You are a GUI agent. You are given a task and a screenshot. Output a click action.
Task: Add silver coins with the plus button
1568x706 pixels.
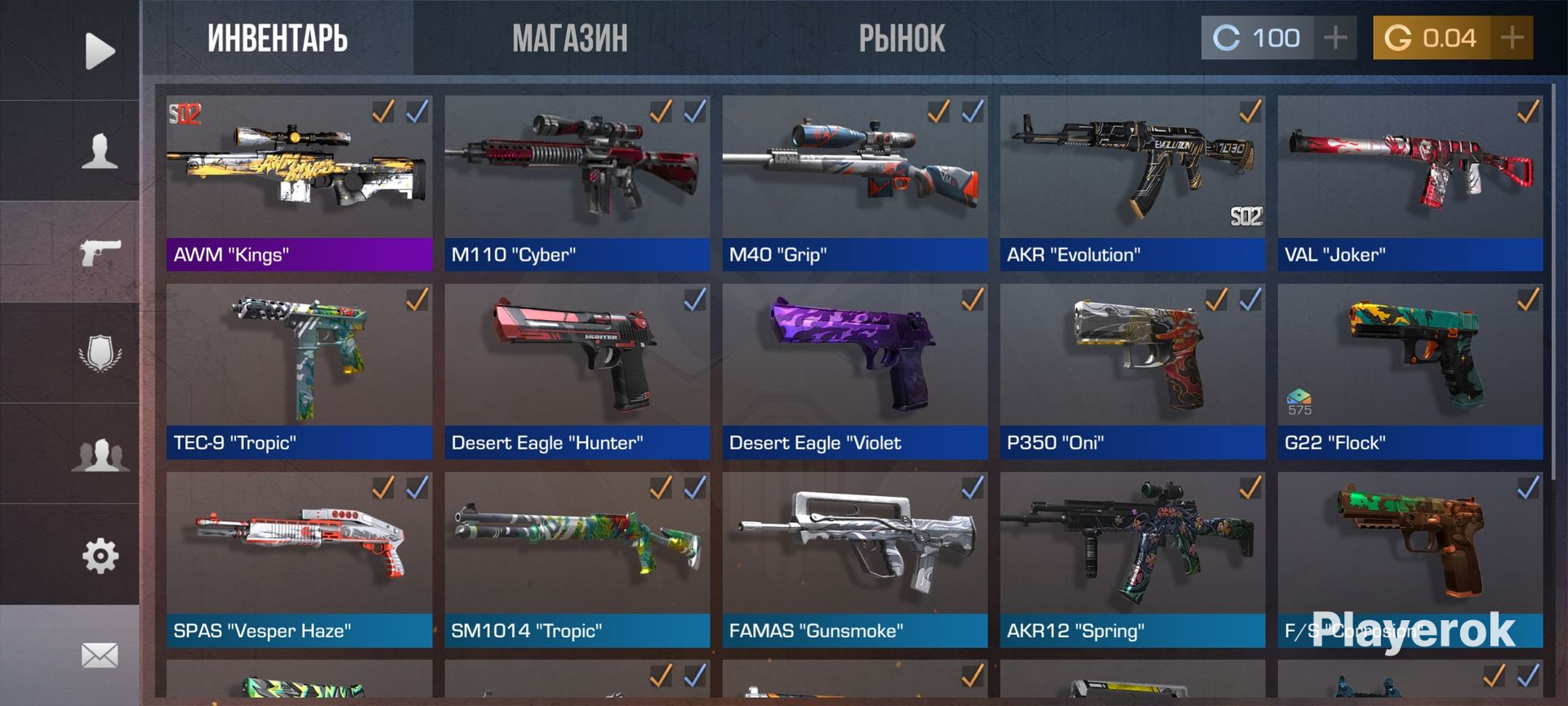click(1335, 38)
